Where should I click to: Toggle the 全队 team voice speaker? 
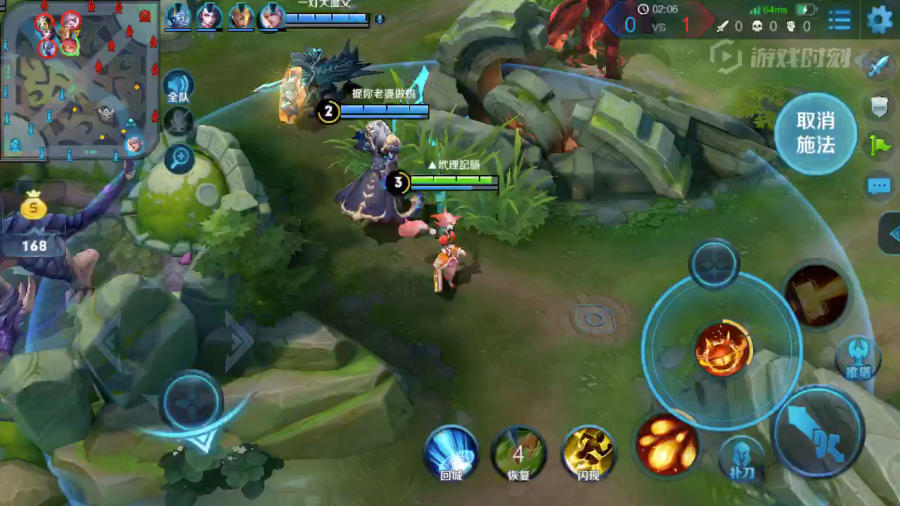point(179,85)
